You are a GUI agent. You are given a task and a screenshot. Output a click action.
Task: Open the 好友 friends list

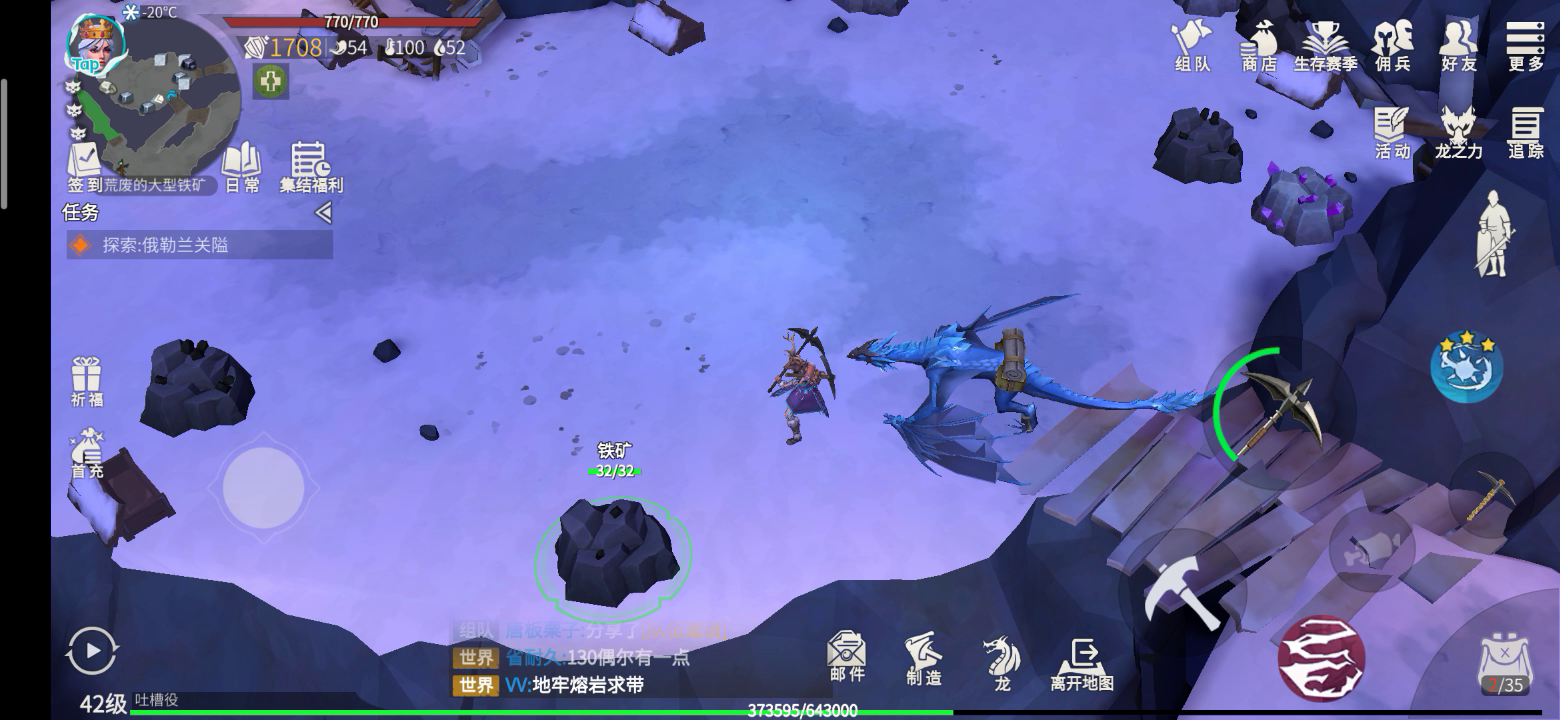[x=1458, y=46]
